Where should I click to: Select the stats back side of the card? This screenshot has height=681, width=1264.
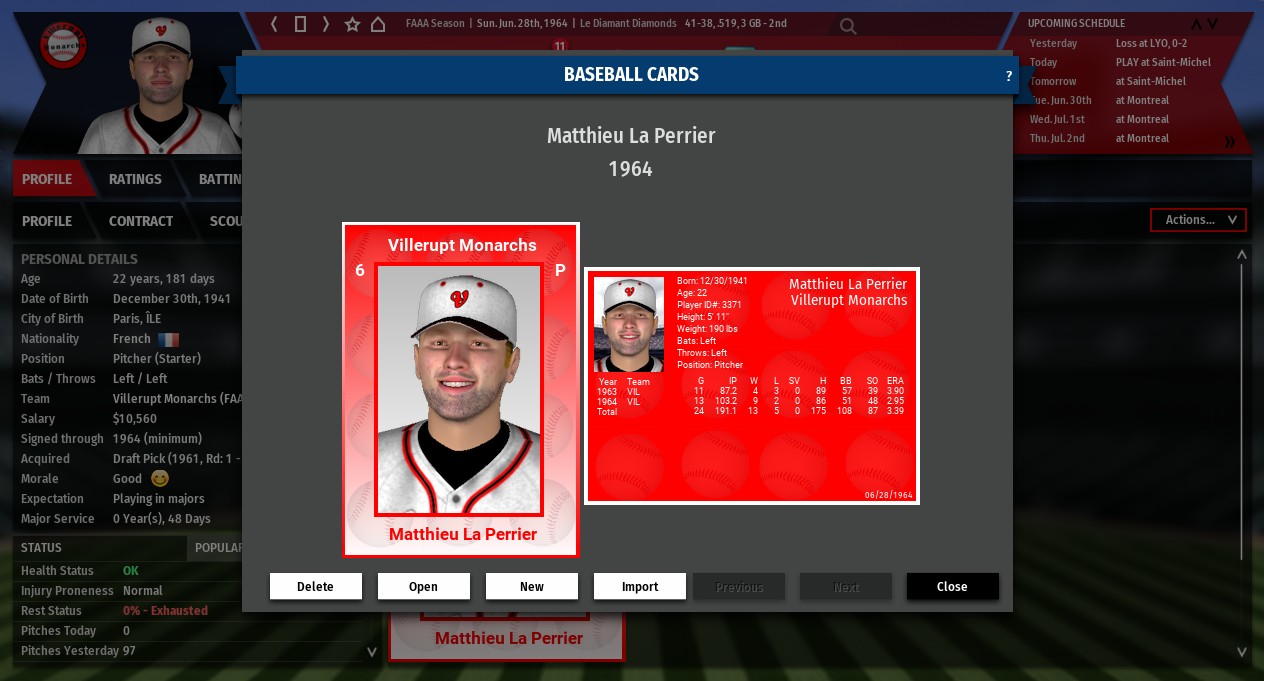751,386
